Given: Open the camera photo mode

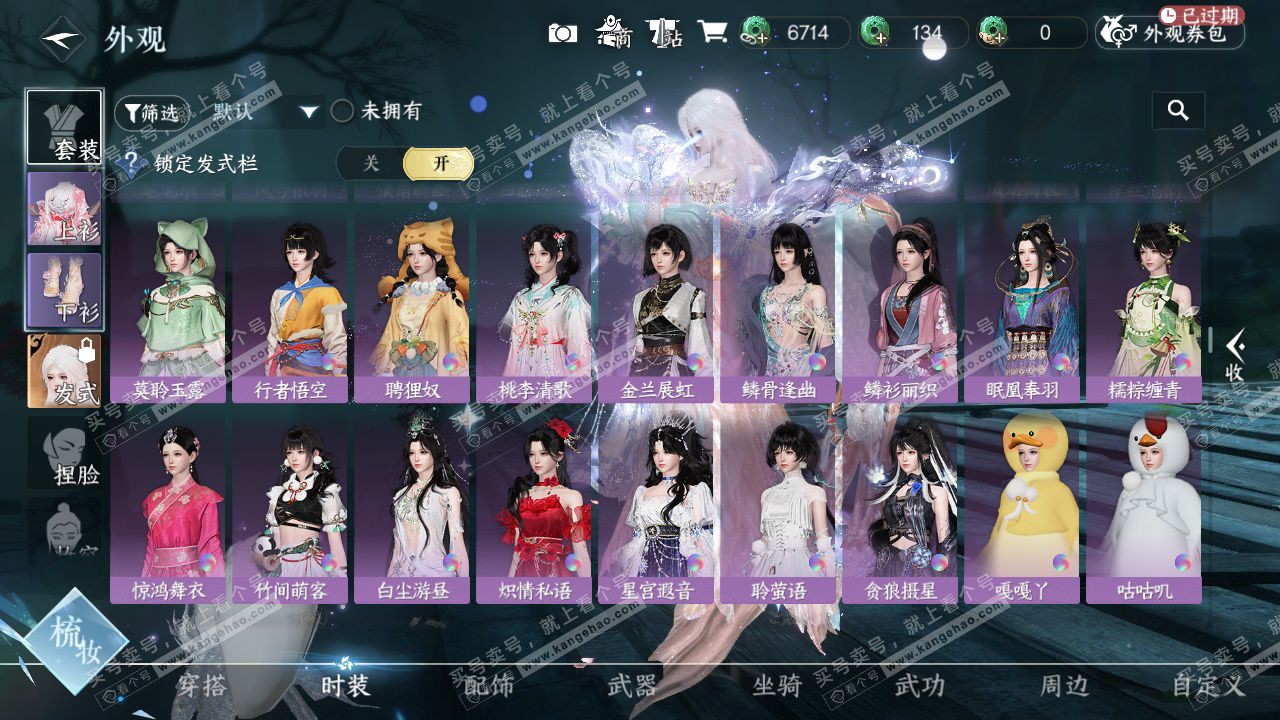Looking at the screenshot, I should [x=563, y=33].
